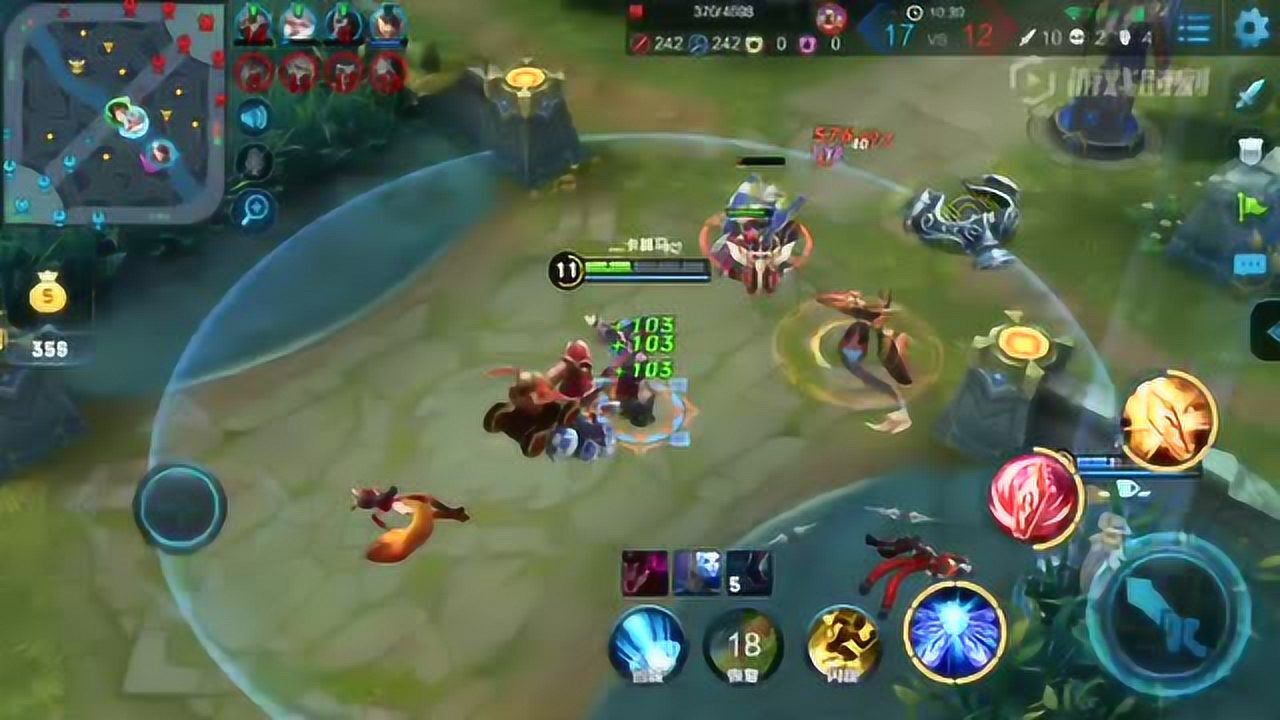Tap the blue sword attack signal
1280x720 pixels.
(x=1251, y=93)
